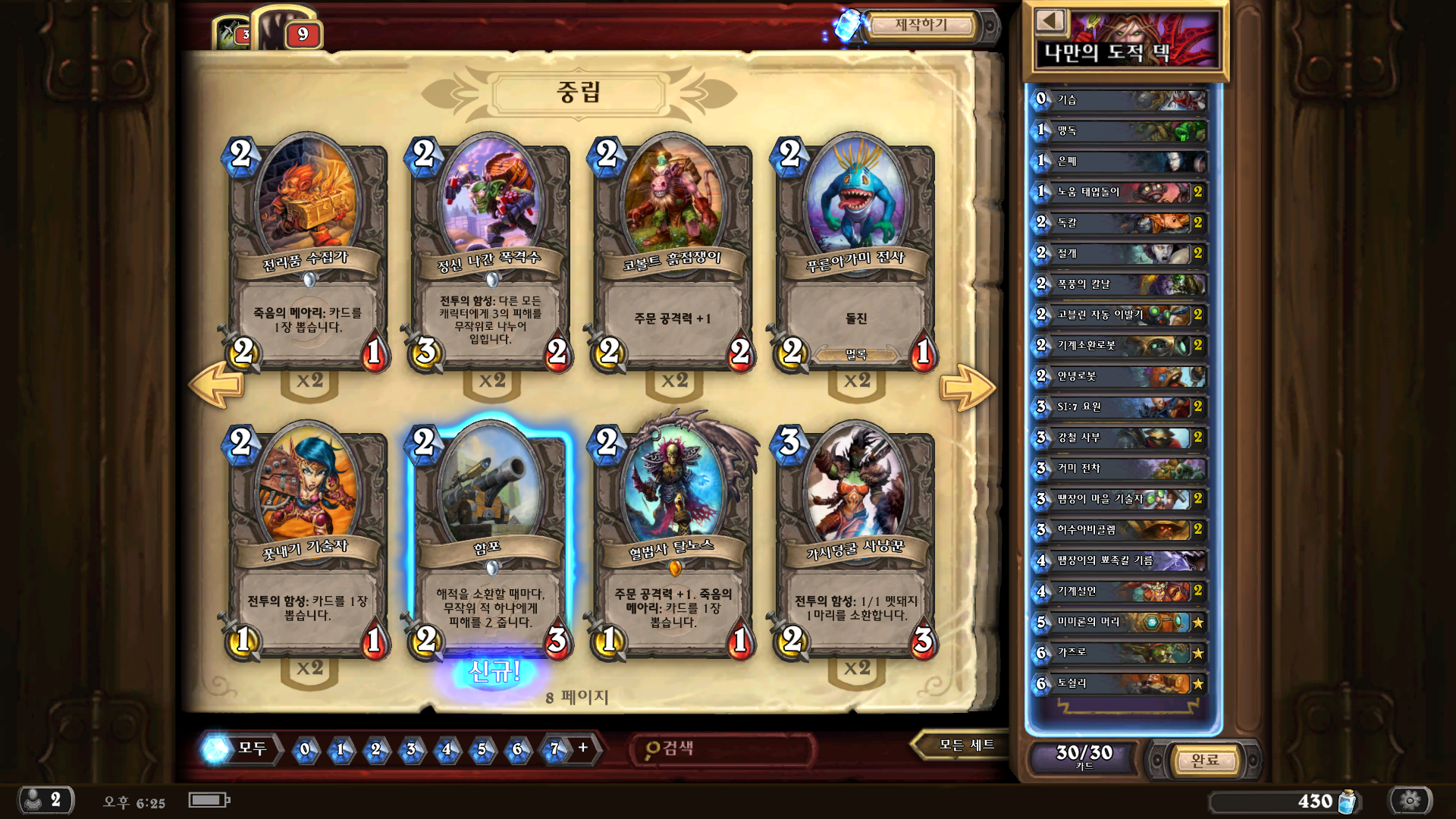
Task: Click the 제작하기 crafting button
Action: (920, 26)
